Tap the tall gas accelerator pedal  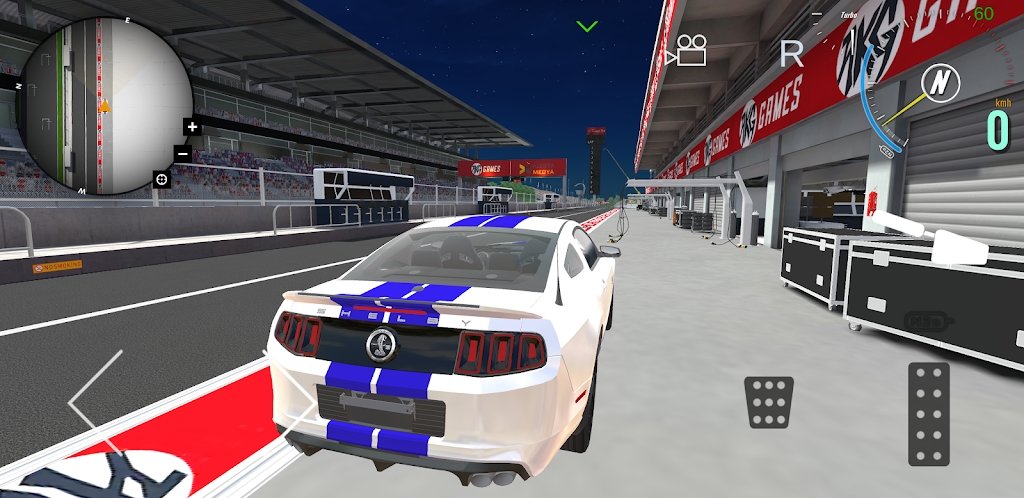[x=928, y=414]
